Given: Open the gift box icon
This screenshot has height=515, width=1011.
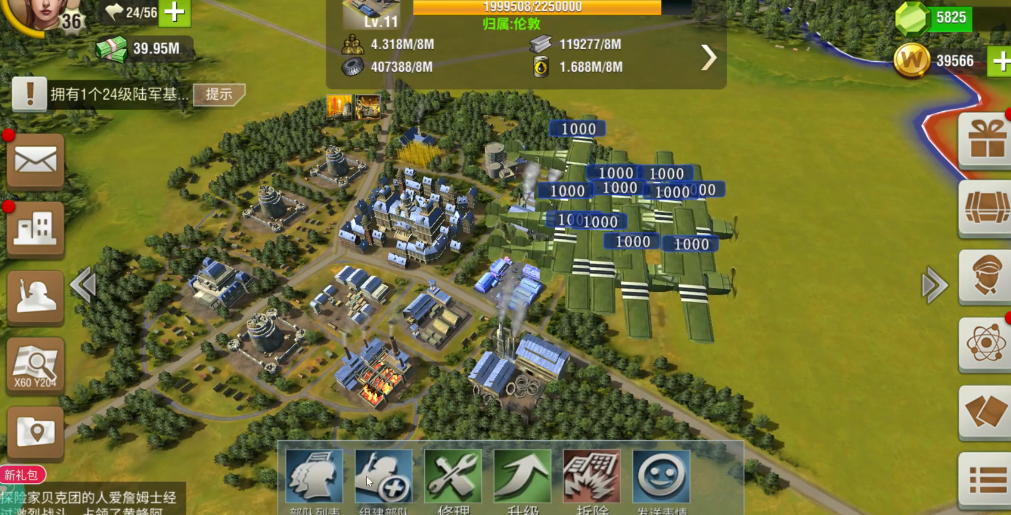Looking at the screenshot, I should pos(986,140).
